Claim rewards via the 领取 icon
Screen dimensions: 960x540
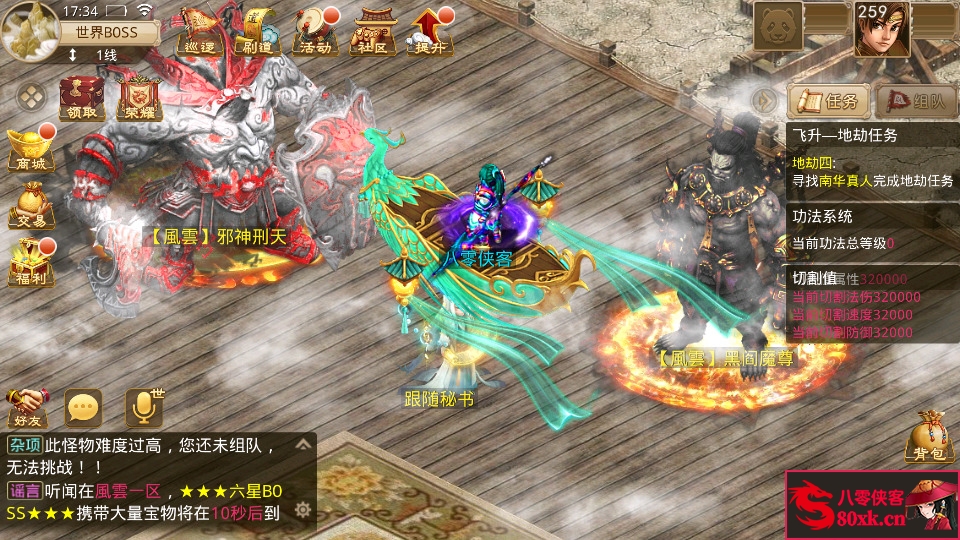click(82, 98)
